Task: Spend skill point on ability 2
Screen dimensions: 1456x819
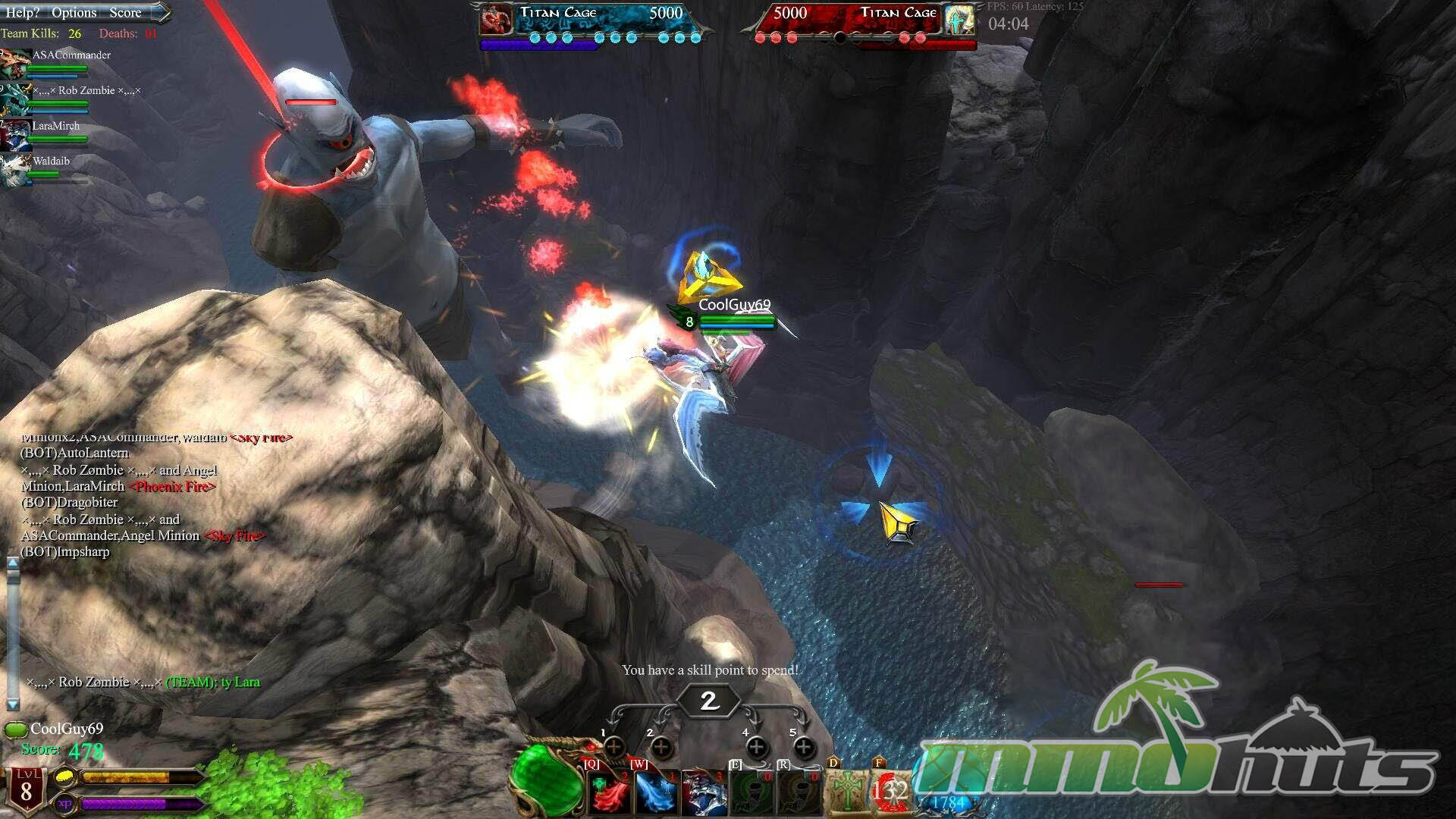Action: click(661, 748)
